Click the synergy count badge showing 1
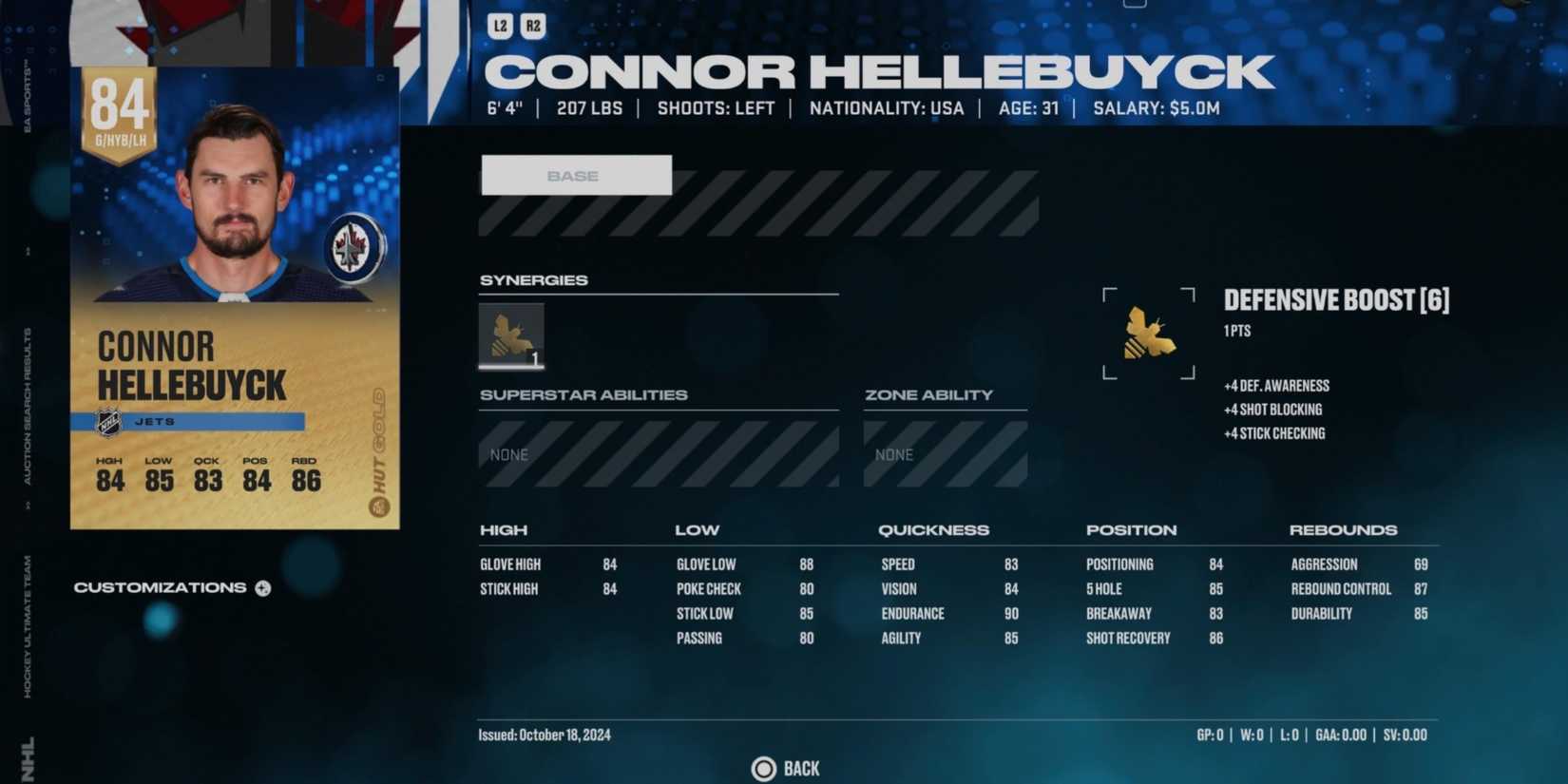The height and width of the screenshot is (784, 1568). pos(535,359)
